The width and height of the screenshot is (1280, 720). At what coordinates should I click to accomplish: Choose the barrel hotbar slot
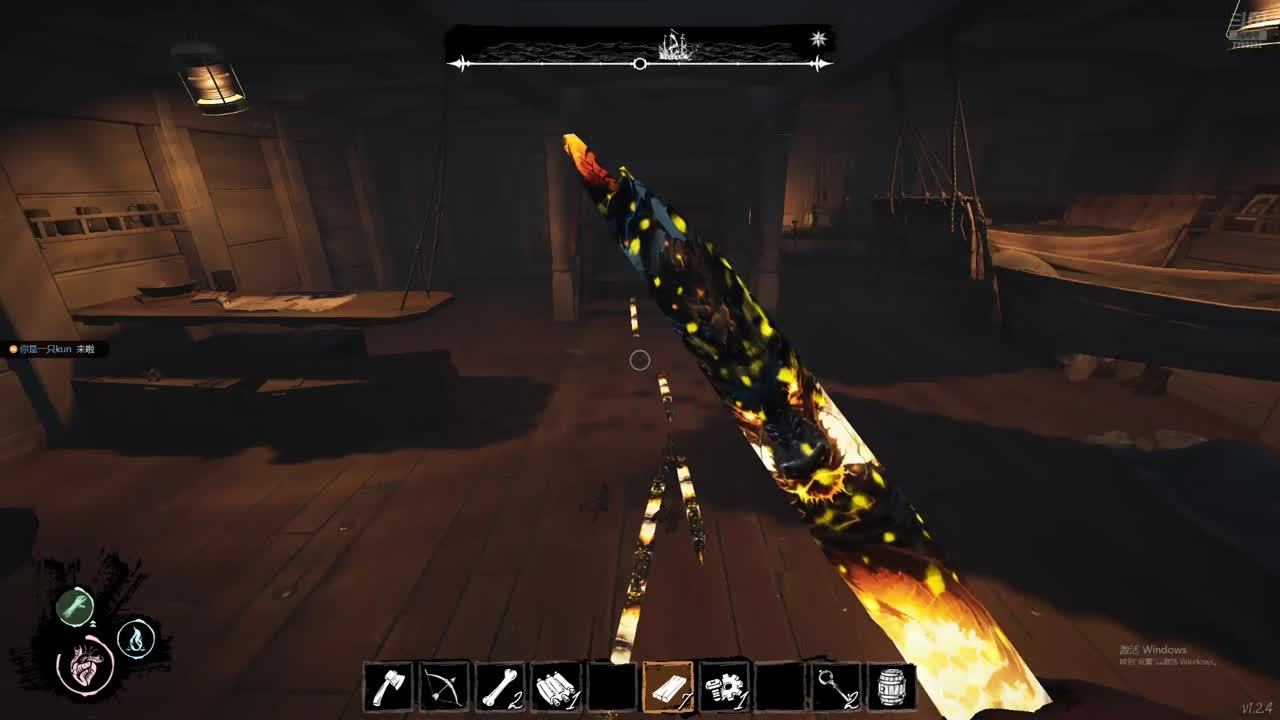pos(891,687)
